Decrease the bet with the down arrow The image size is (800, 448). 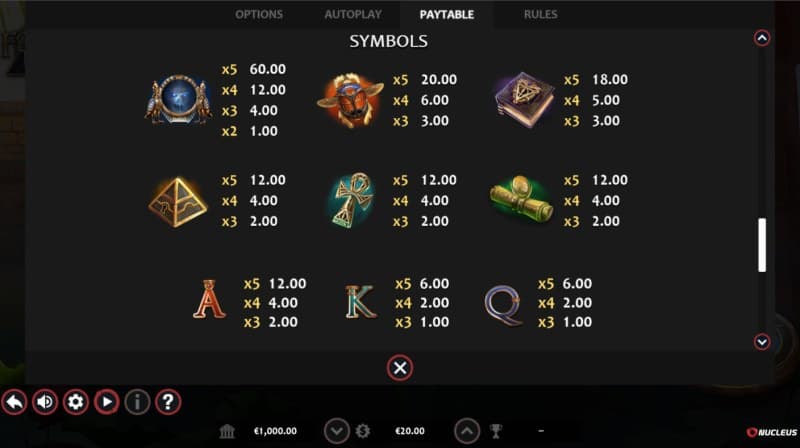pyautogui.click(x=337, y=431)
